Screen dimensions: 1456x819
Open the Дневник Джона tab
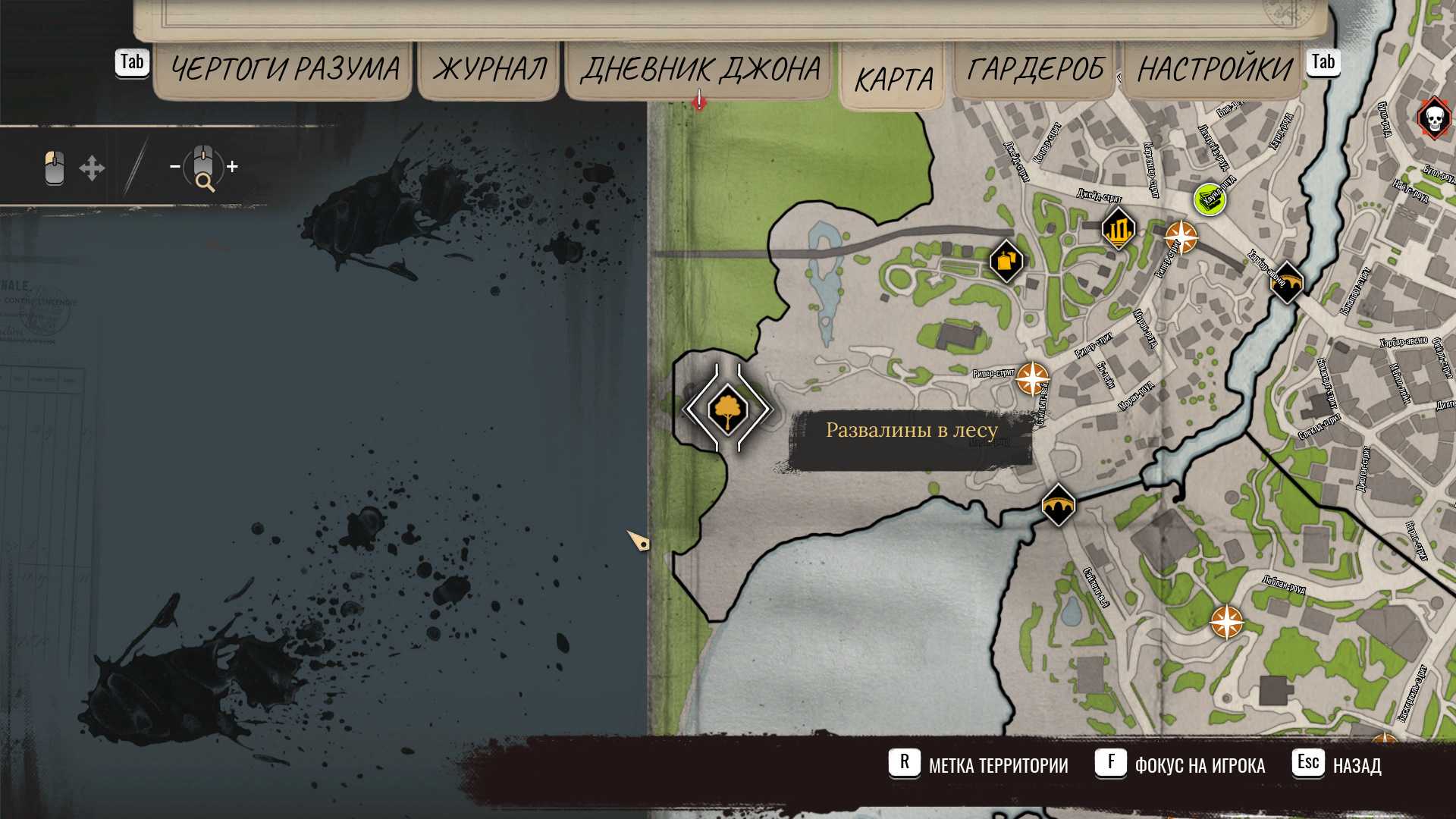tap(700, 70)
